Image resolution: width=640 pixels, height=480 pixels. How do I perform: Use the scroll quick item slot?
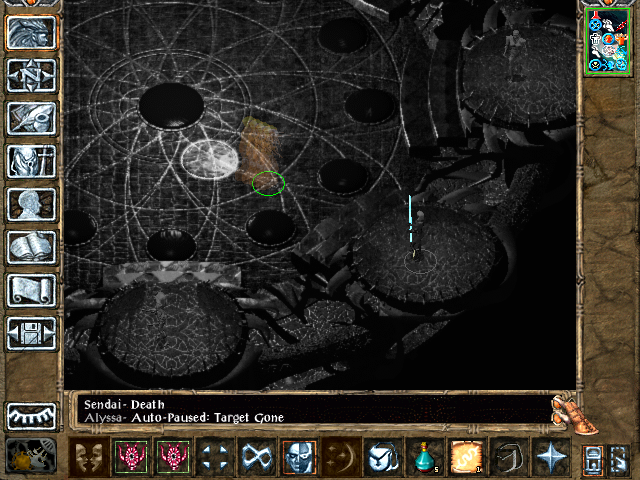click(x=467, y=458)
